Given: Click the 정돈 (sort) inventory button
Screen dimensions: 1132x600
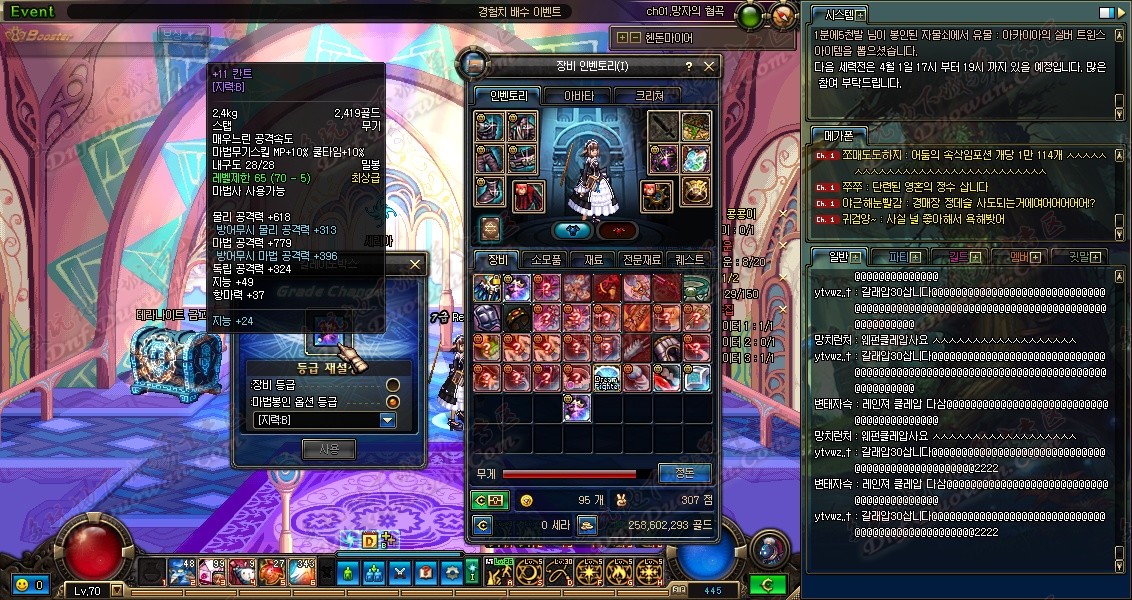Looking at the screenshot, I should pyautogui.click(x=684, y=473).
